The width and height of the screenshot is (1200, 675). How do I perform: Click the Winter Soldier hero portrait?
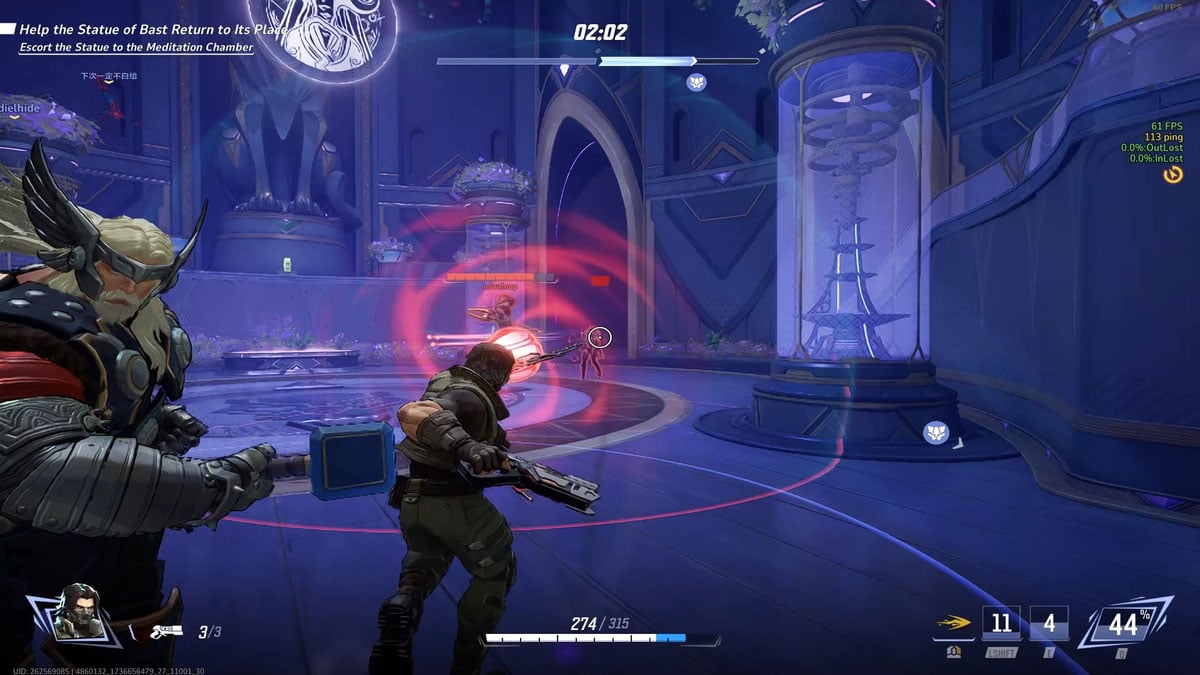[76, 612]
